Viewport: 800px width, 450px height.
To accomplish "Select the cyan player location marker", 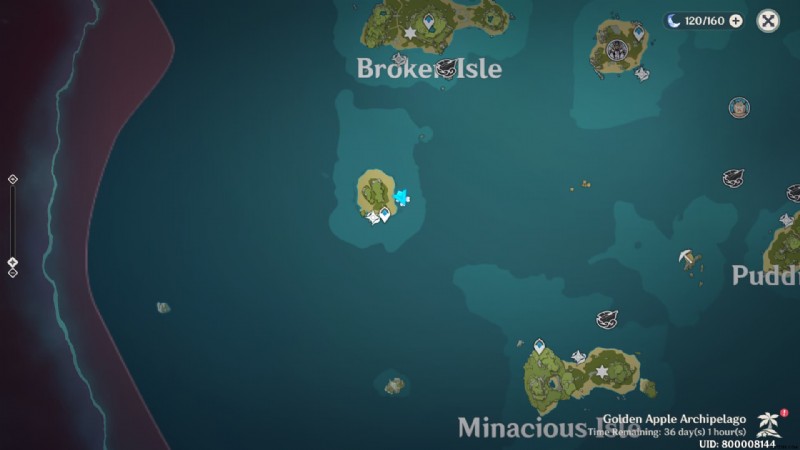I will [402, 197].
